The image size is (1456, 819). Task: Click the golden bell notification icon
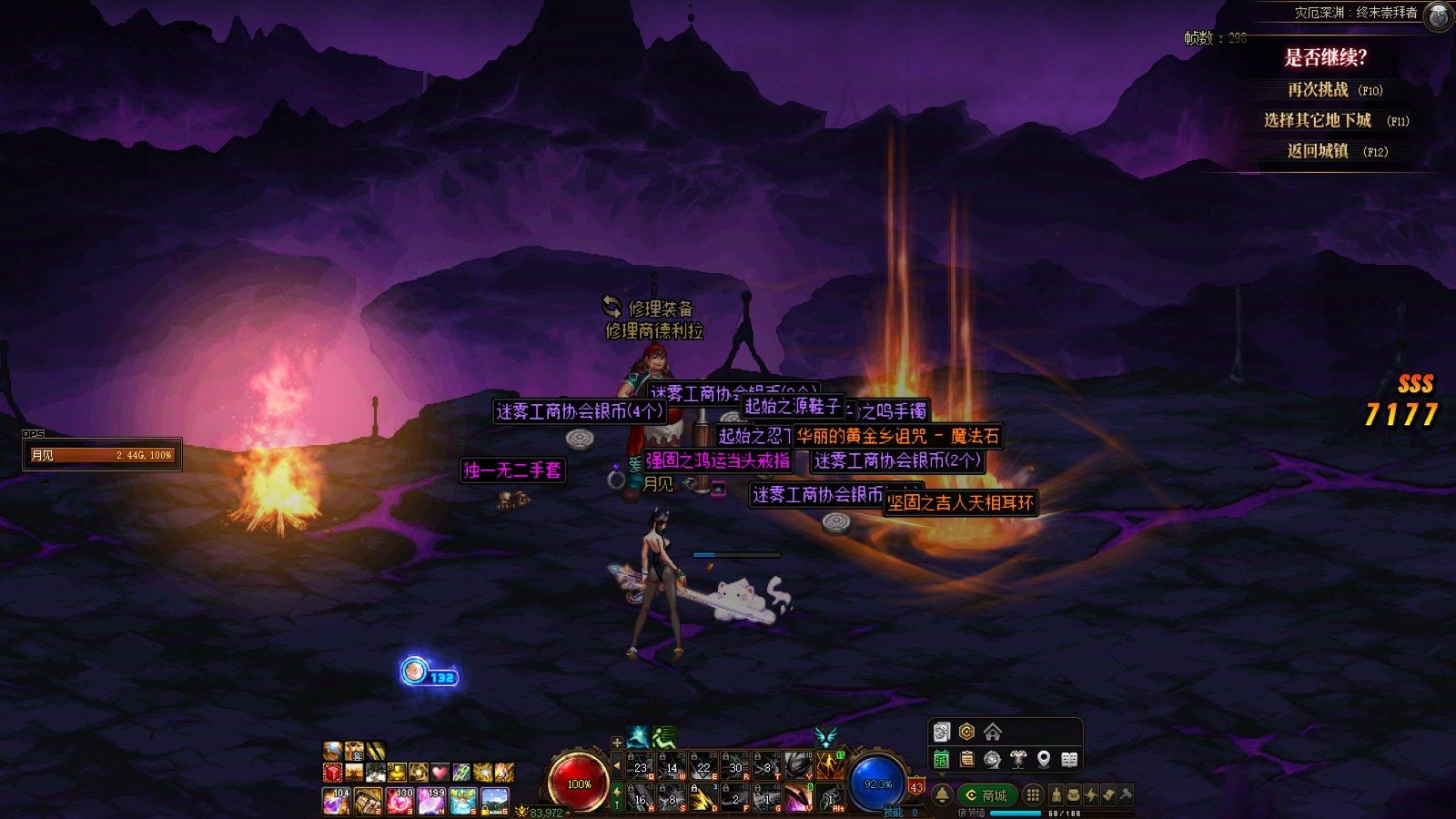(942, 795)
